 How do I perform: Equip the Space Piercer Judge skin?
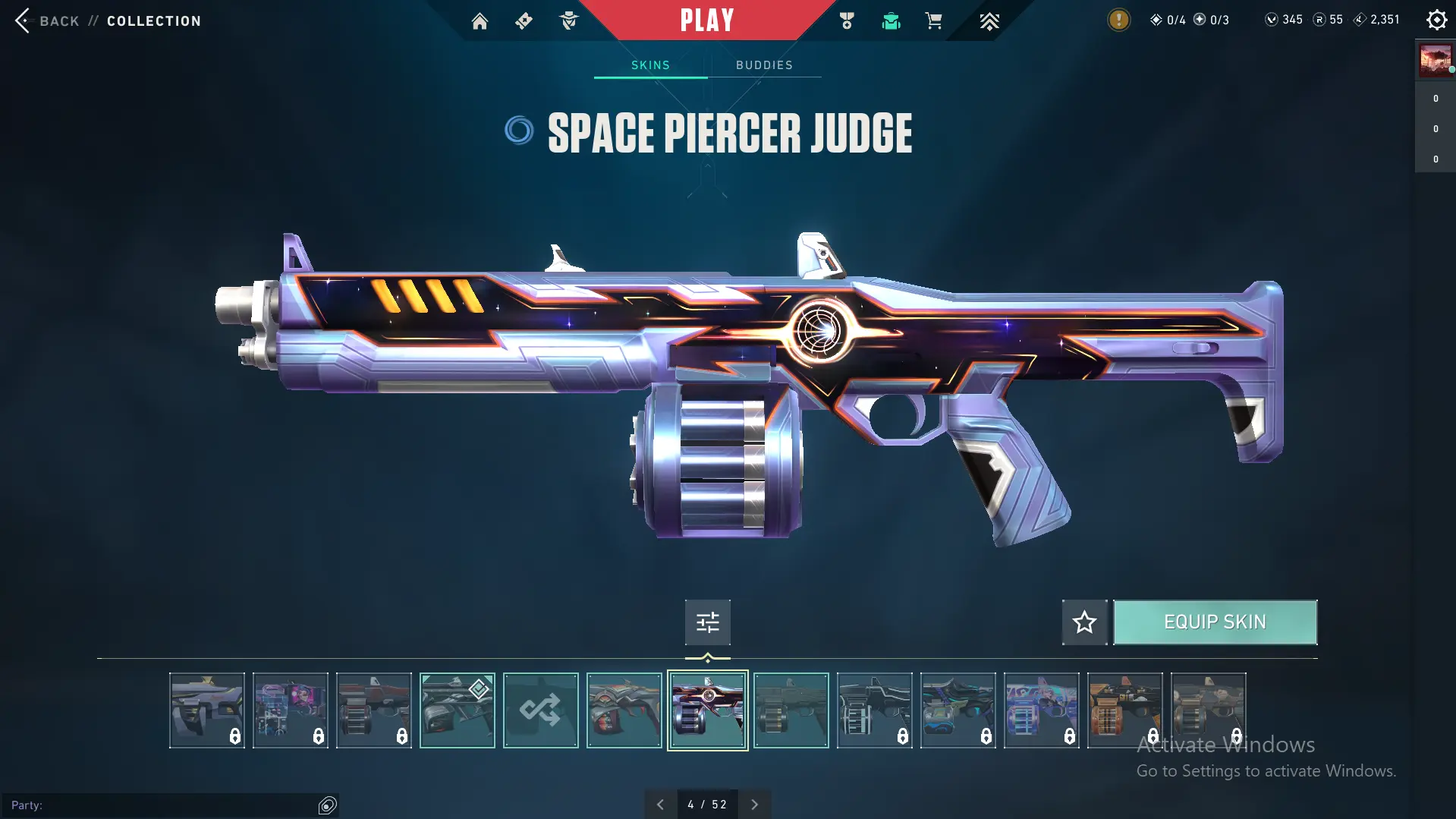(1215, 622)
